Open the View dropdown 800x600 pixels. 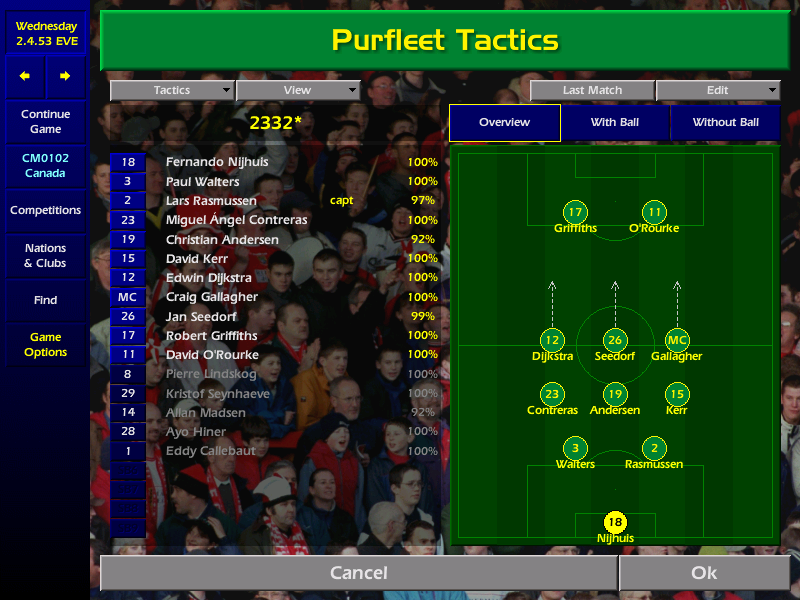(x=297, y=90)
